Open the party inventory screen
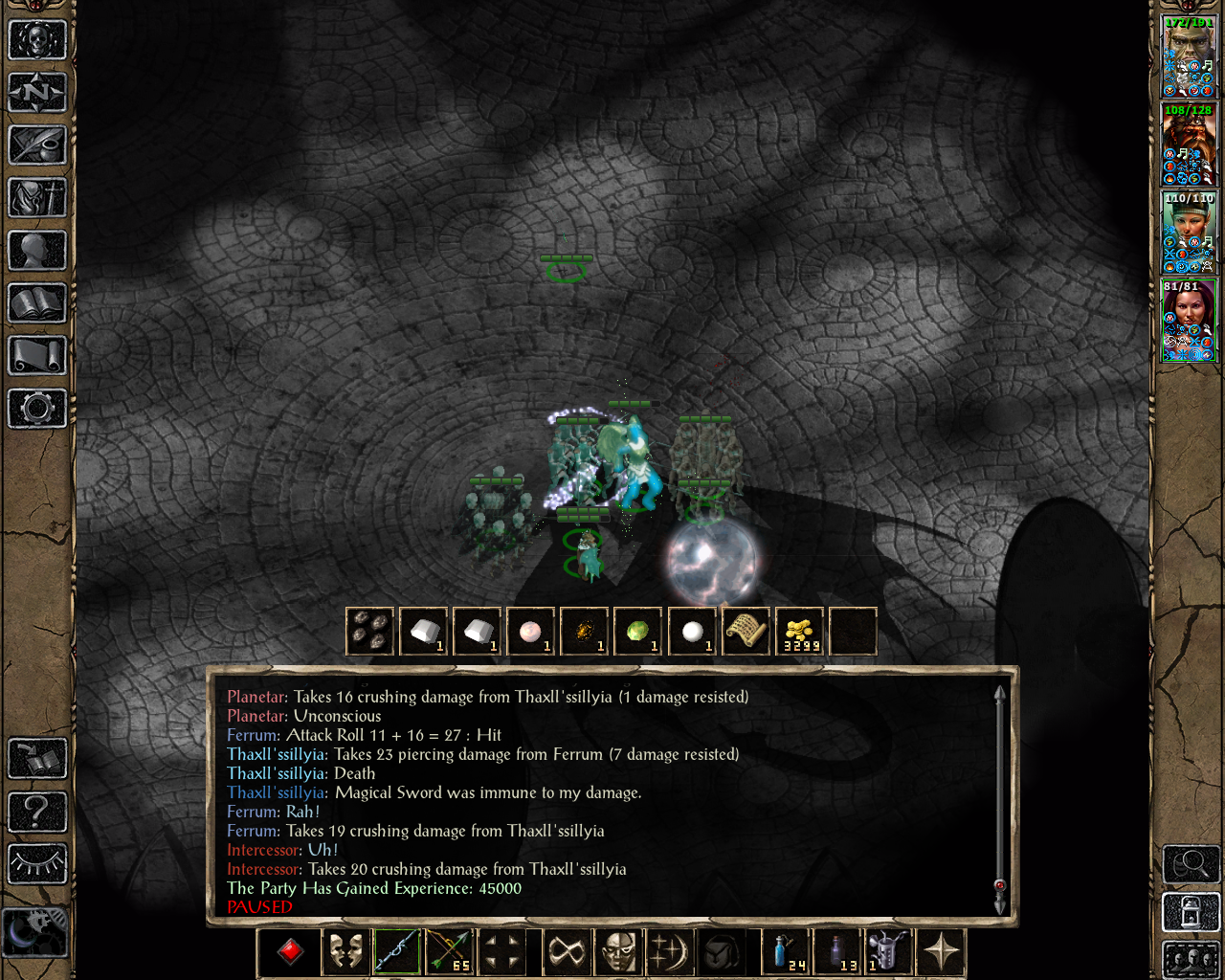The image size is (1225, 980). 36,197
